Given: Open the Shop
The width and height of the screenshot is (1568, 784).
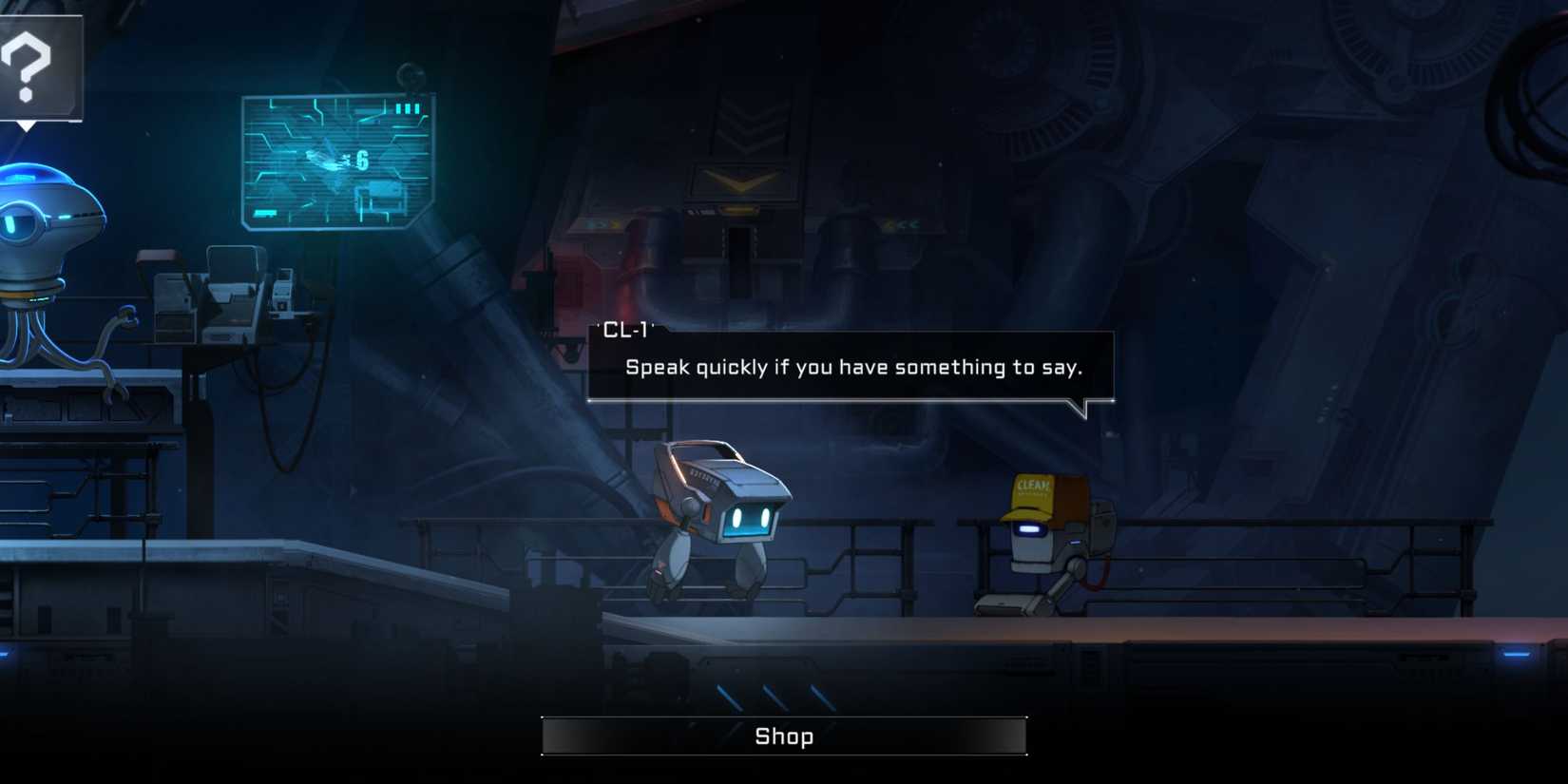Looking at the screenshot, I should (x=783, y=735).
